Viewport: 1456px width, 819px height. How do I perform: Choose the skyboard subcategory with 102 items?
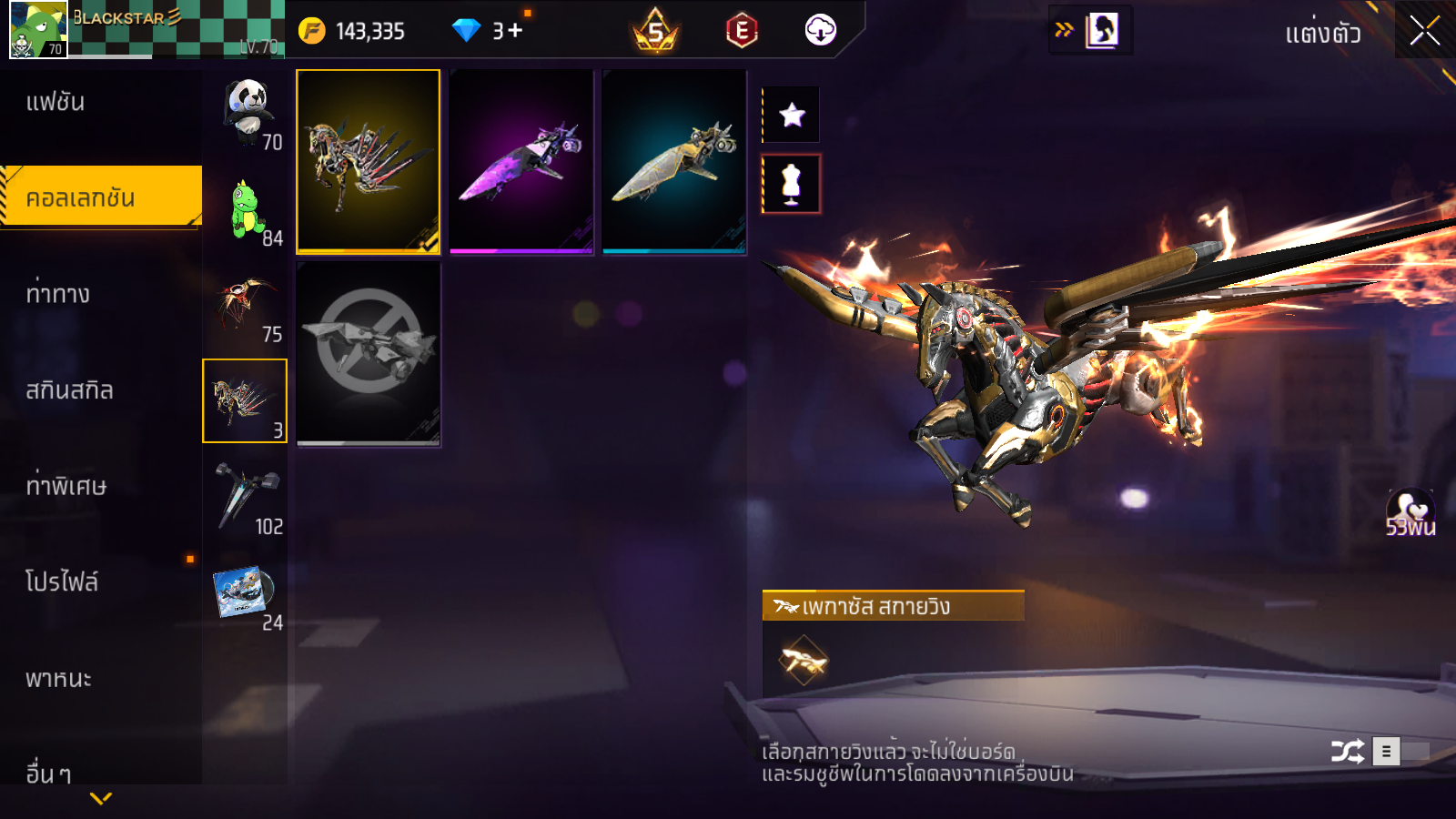(x=246, y=497)
